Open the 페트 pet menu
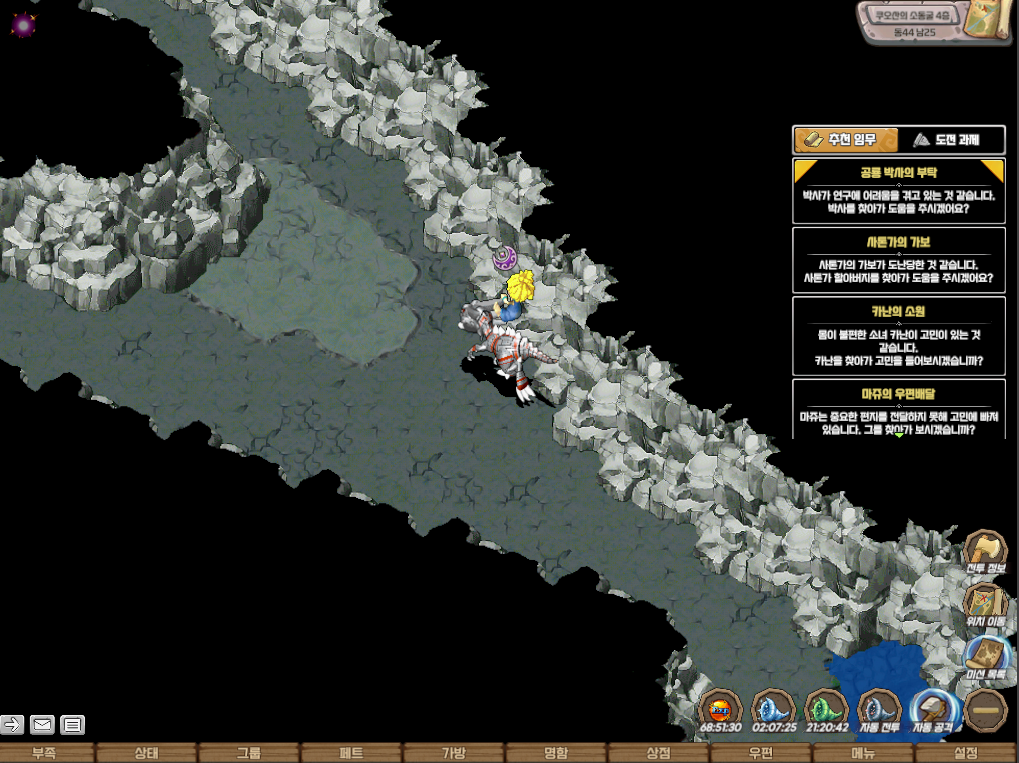The image size is (1019, 763). click(351, 753)
